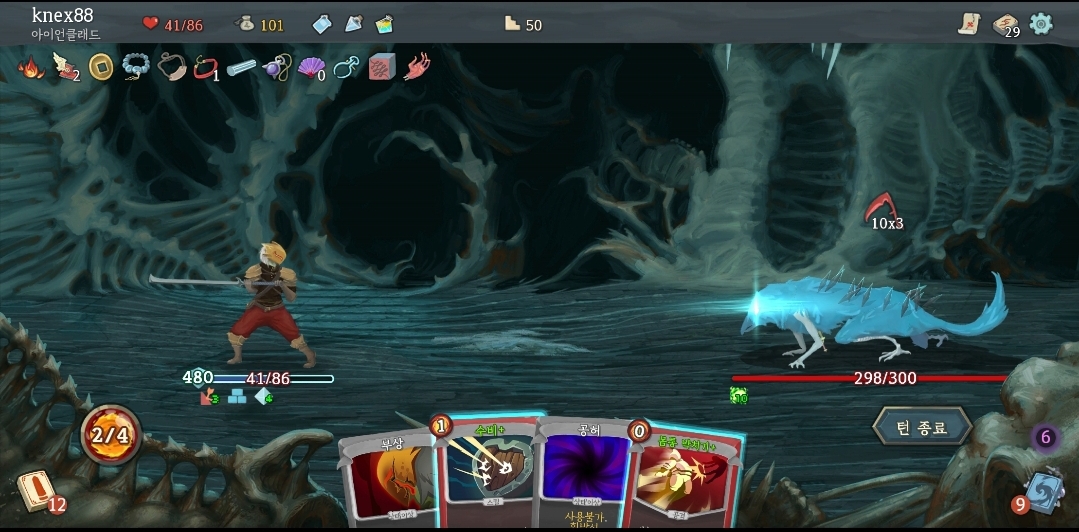Select the 공허 purple void card
This screenshot has height=532, width=1079.
(582, 470)
